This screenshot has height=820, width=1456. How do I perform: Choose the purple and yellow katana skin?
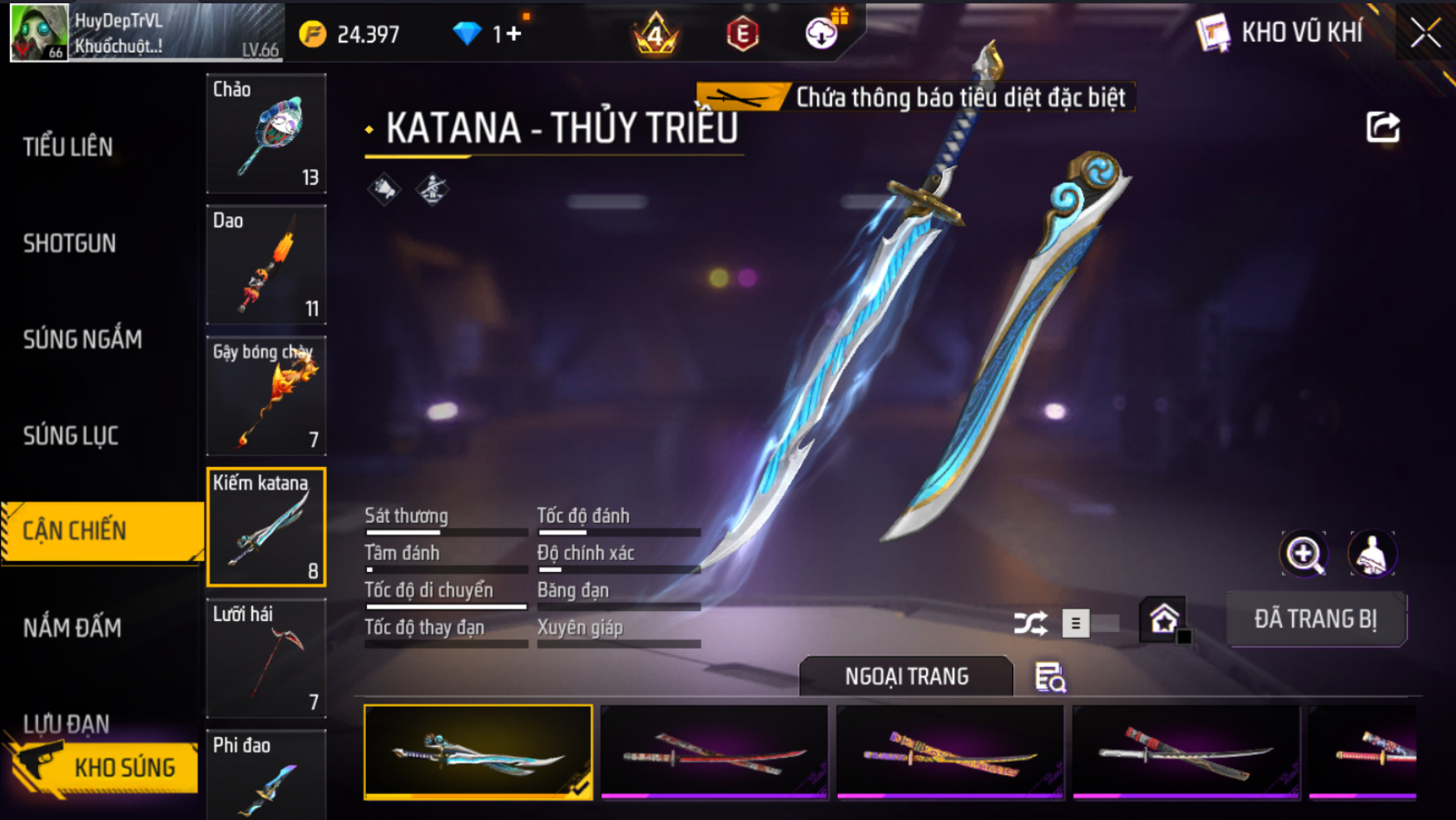pyautogui.click(x=950, y=753)
